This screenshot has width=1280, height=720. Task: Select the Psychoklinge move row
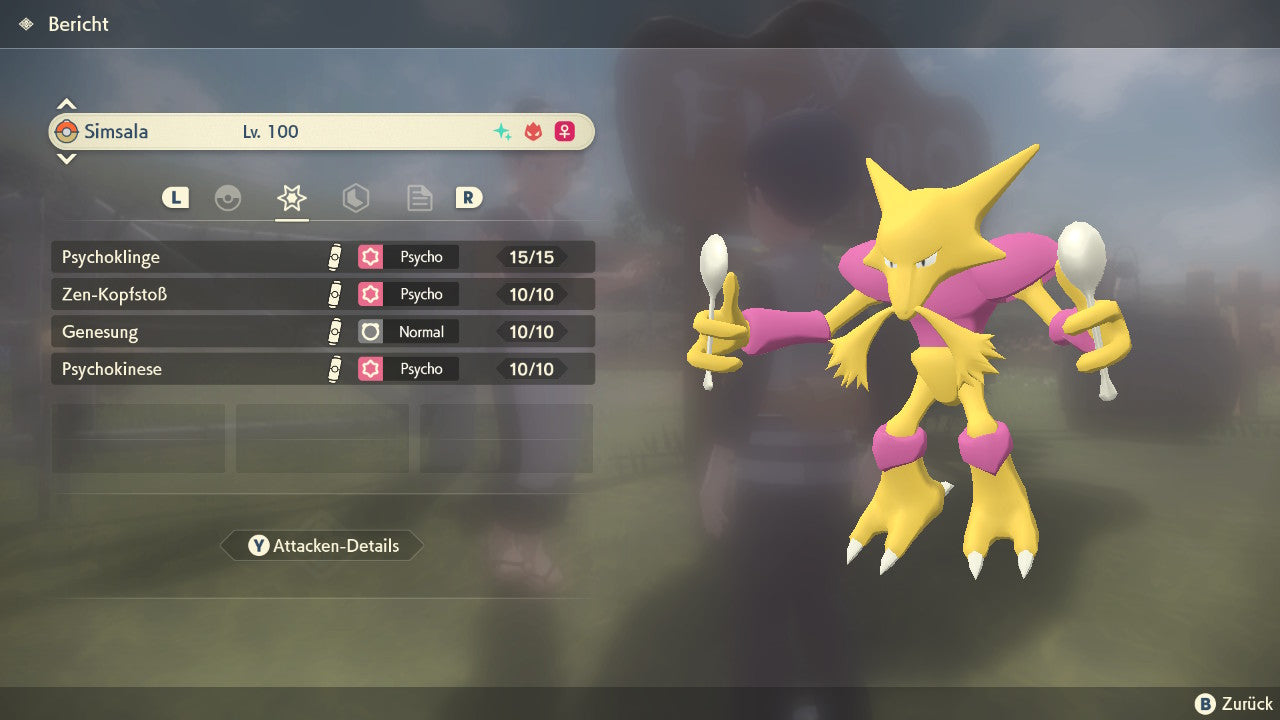tap(322, 257)
